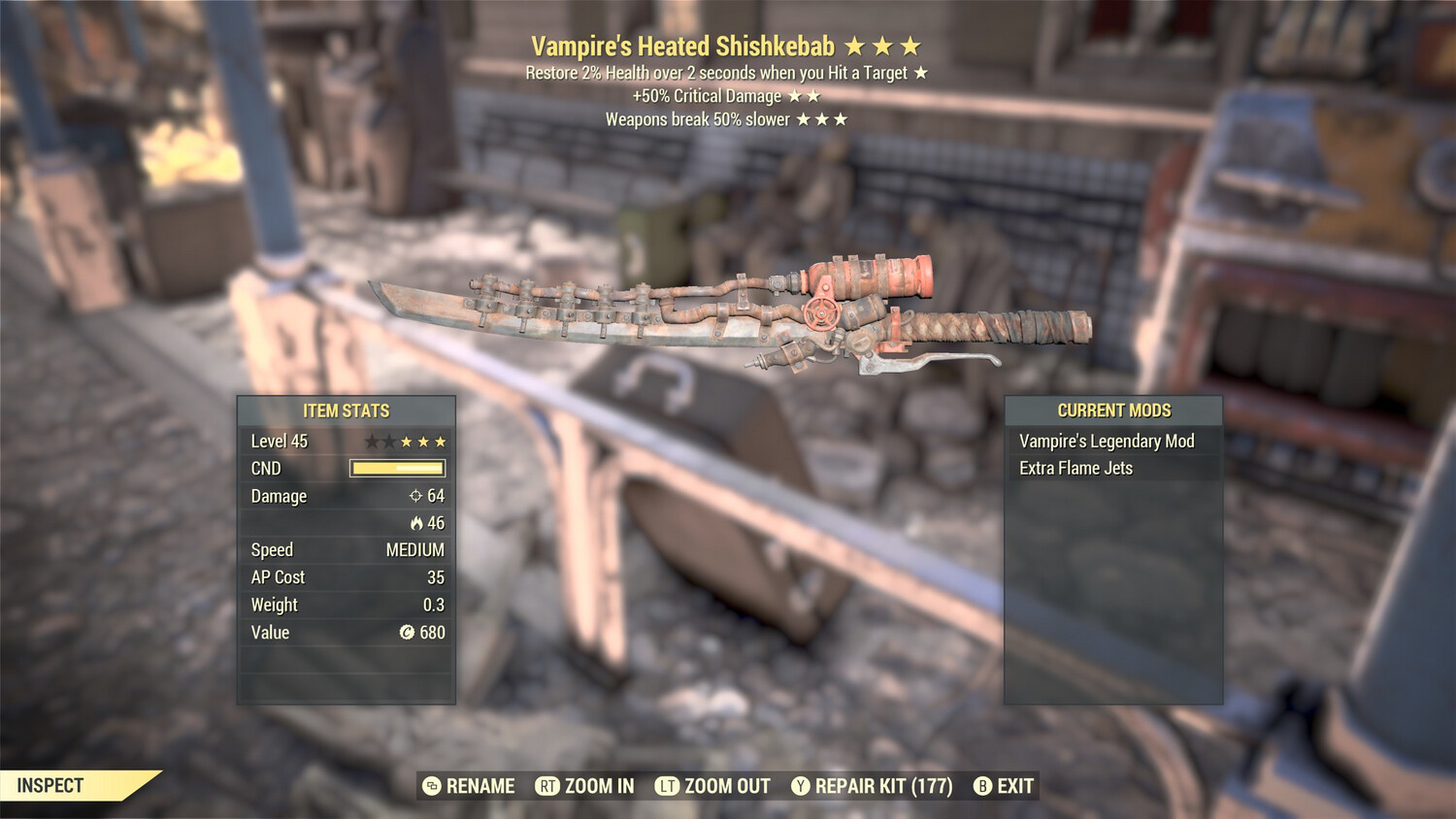The width and height of the screenshot is (1456, 819).
Task: Use the Repair Kit (177) option
Action: pyautogui.click(x=872, y=786)
